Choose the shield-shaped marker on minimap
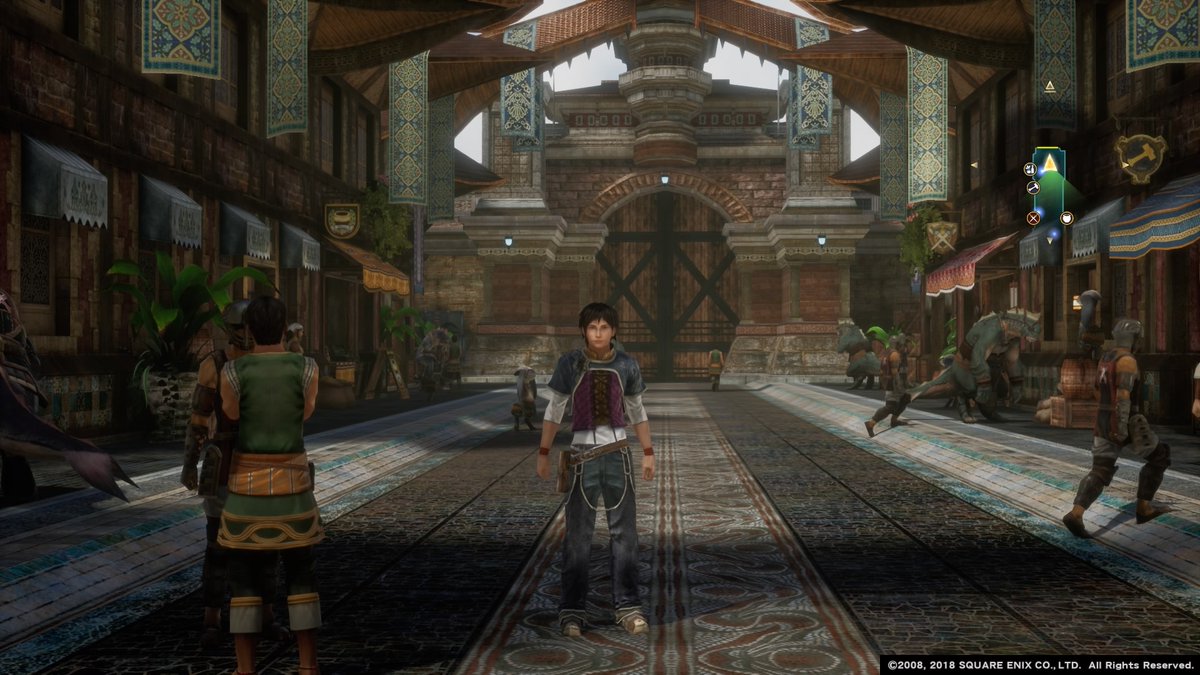The height and width of the screenshot is (675, 1200). coord(1067,218)
